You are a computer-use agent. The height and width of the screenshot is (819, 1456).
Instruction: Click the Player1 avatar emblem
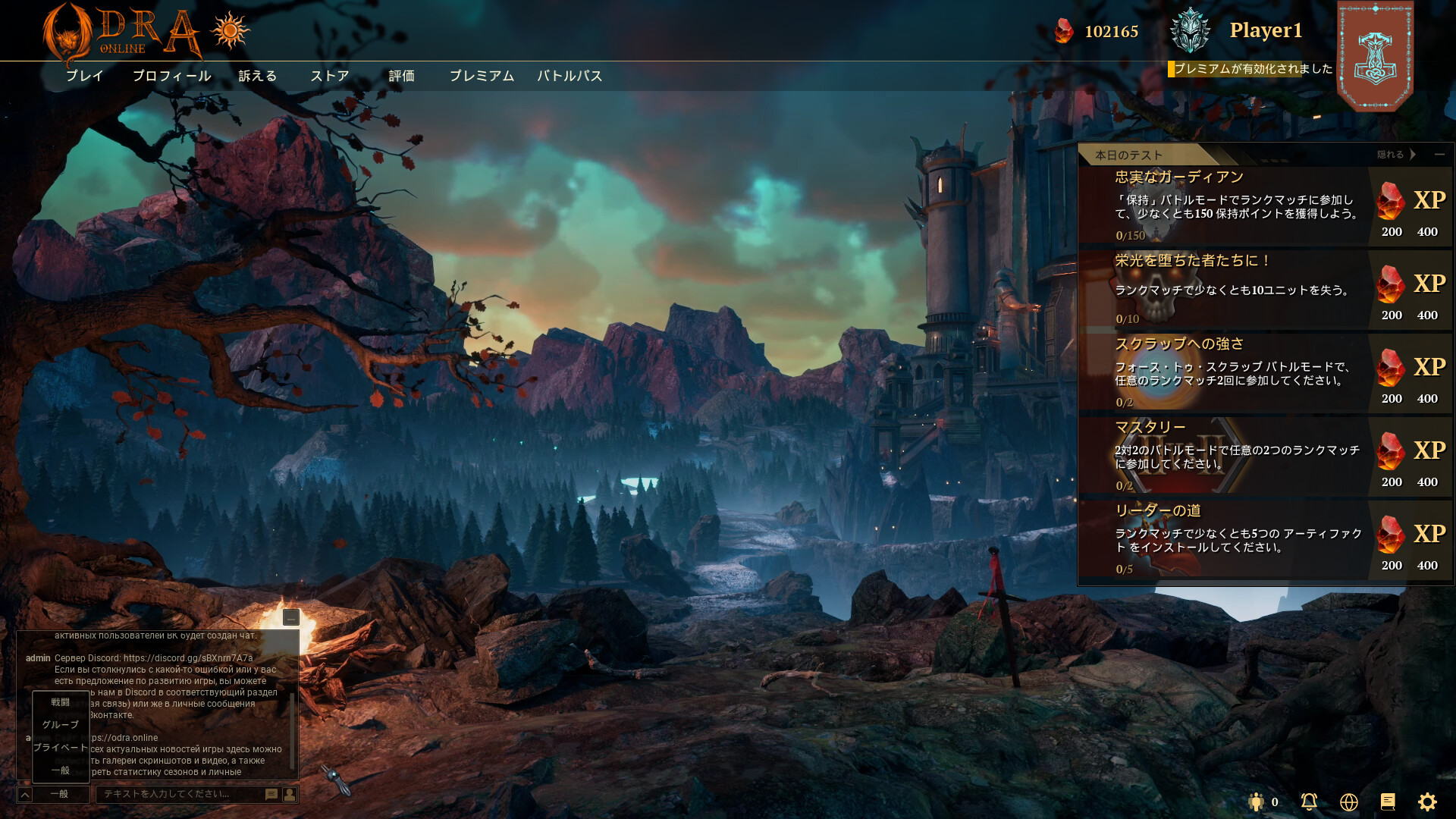click(1190, 31)
